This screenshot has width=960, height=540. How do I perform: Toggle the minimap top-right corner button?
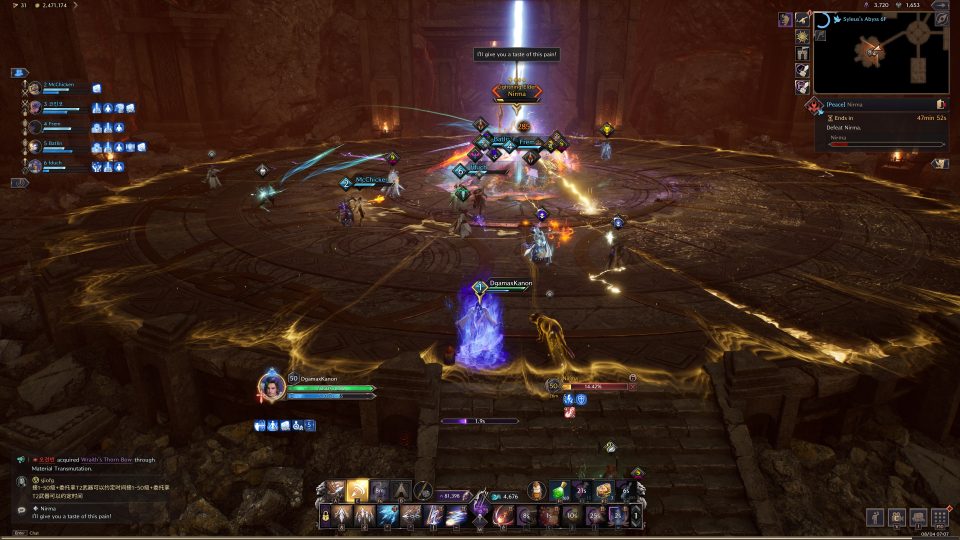point(940,18)
